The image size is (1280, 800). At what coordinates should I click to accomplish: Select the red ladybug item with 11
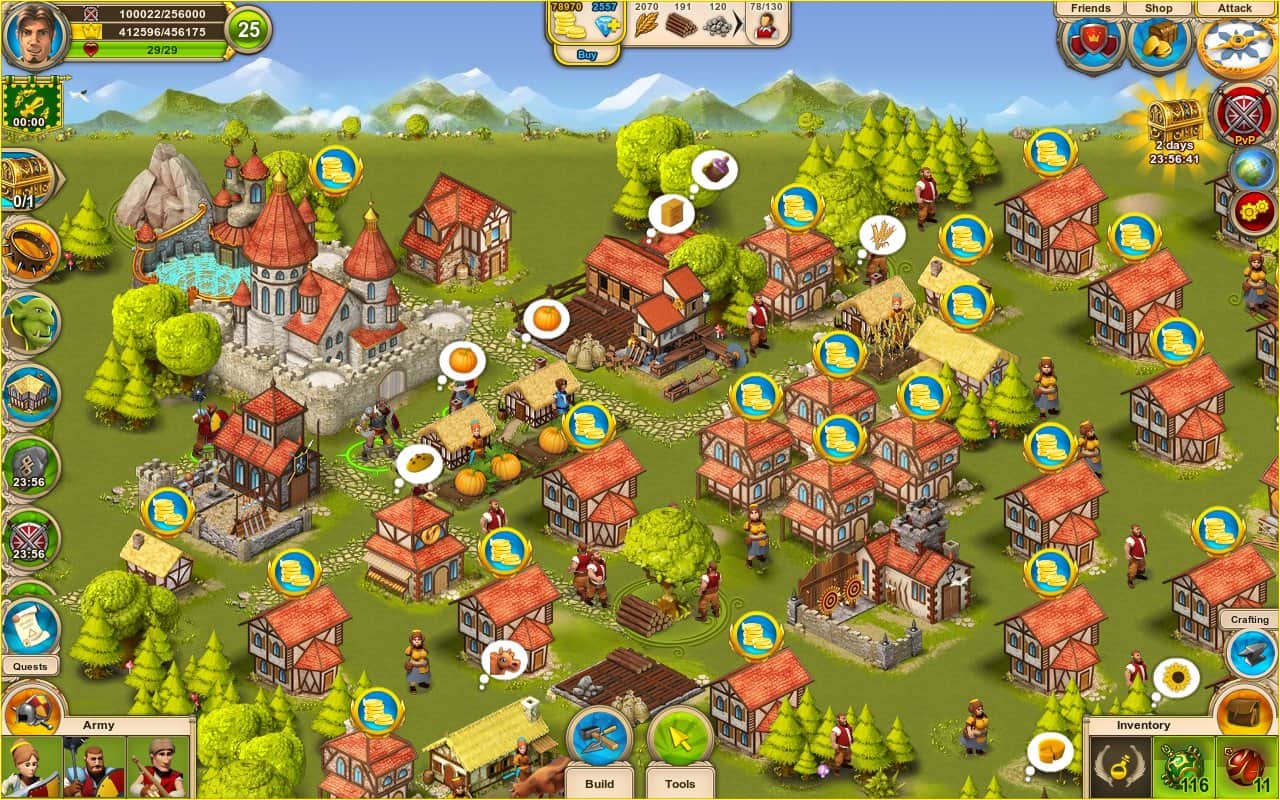[x=1246, y=767]
